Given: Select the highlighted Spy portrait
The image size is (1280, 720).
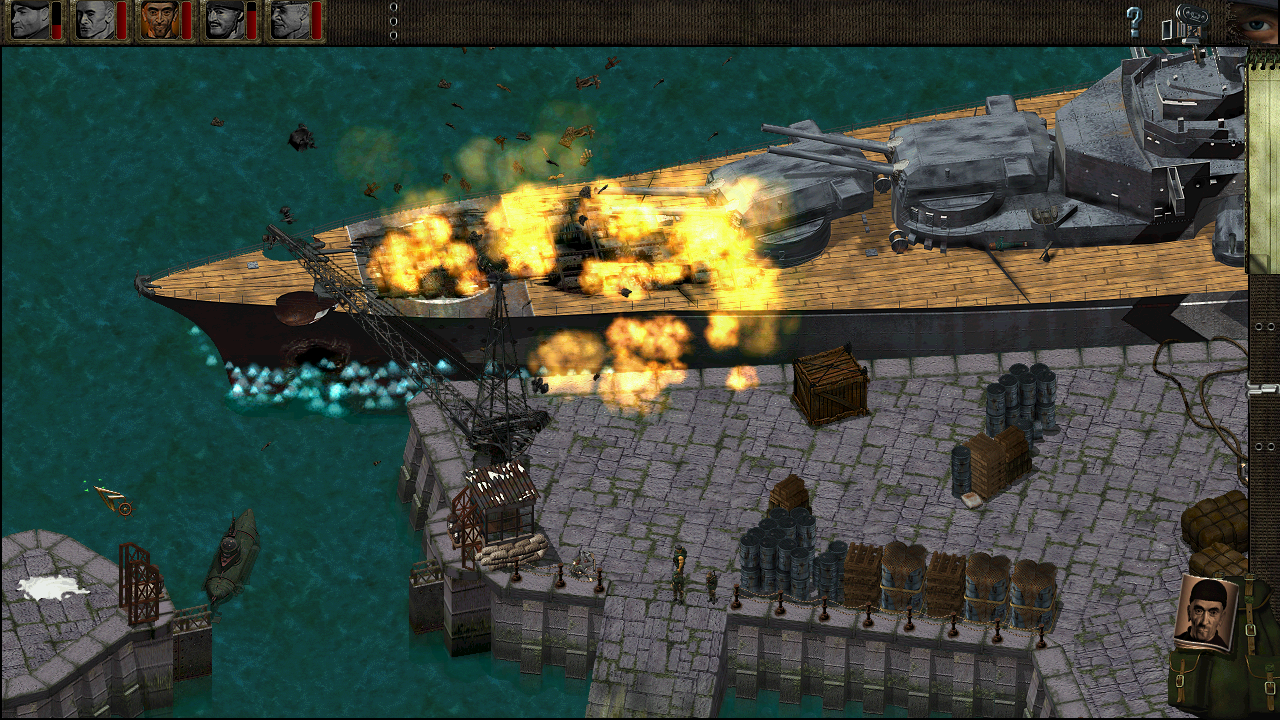Looking at the screenshot, I should [x=160, y=22].
